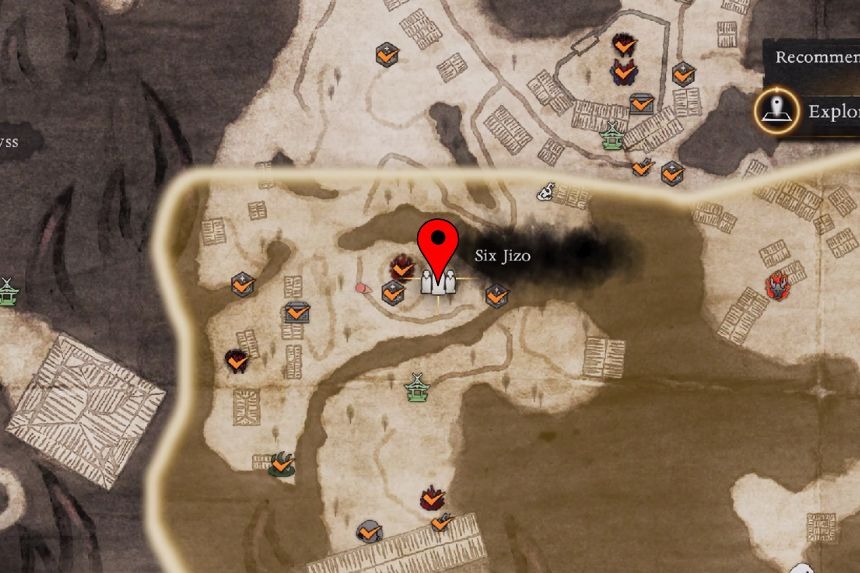
Task: Choose the green shrine marker in the northern village
Action: [612, 135]
